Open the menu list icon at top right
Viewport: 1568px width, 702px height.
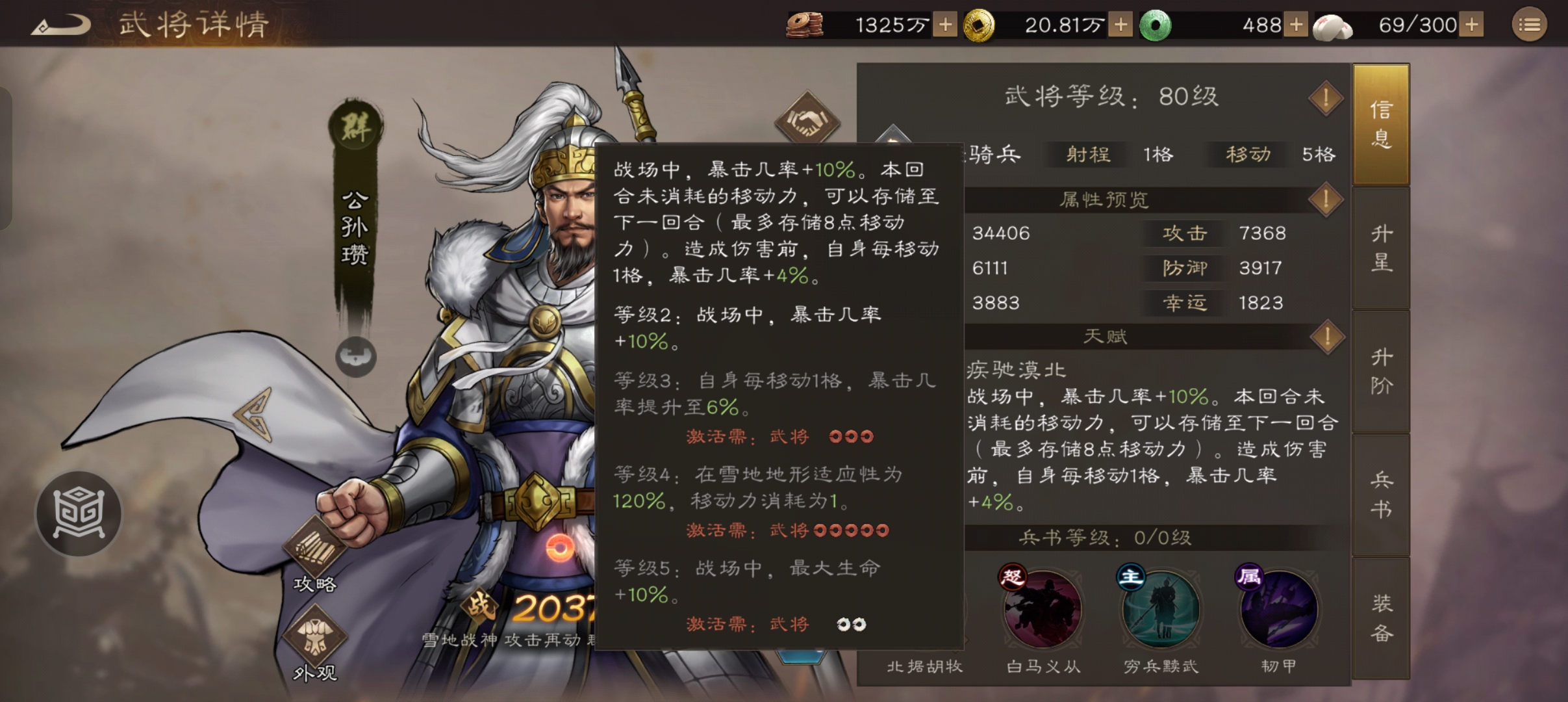pos(1530,24)
